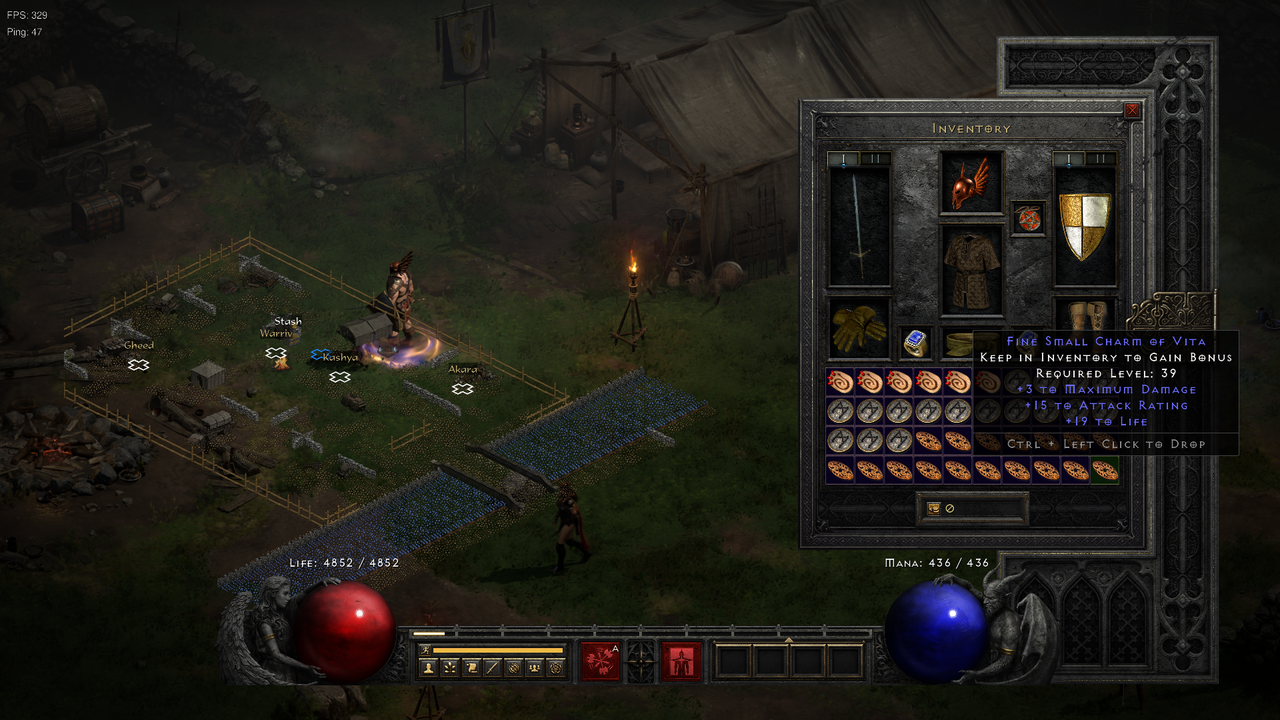Close the Inventory panel
Viewport: 1280px width, 720px height.
click(x=1132, y=111)
